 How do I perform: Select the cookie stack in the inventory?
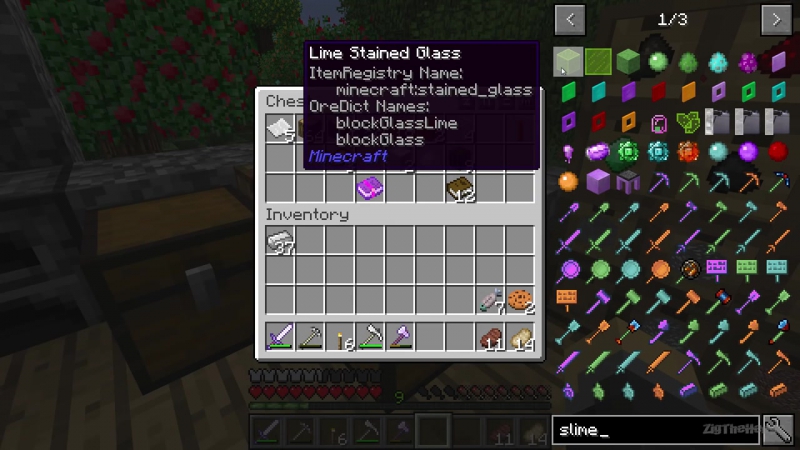[519, 299]
